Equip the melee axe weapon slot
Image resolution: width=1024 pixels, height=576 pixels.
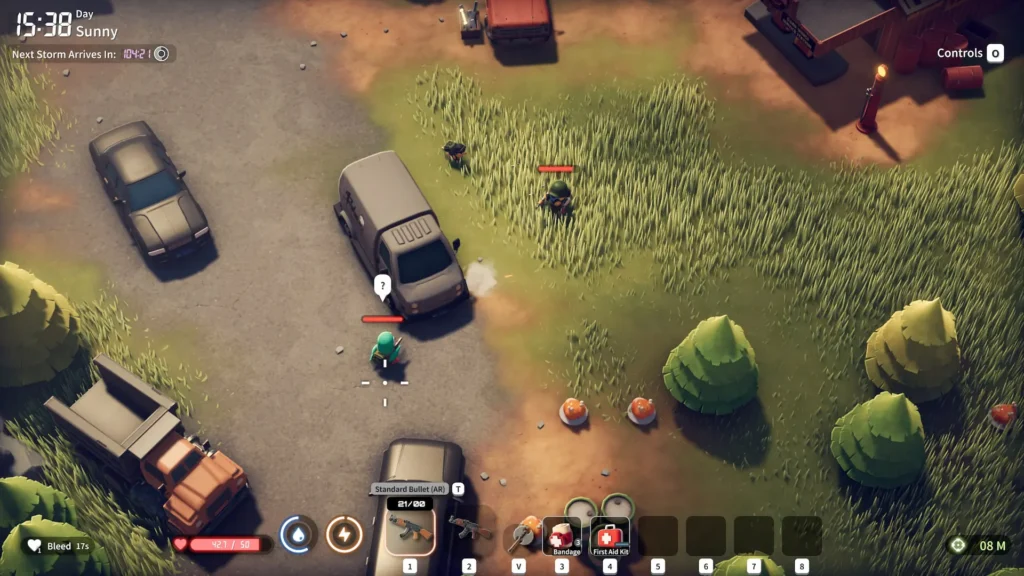click(520, 535)
